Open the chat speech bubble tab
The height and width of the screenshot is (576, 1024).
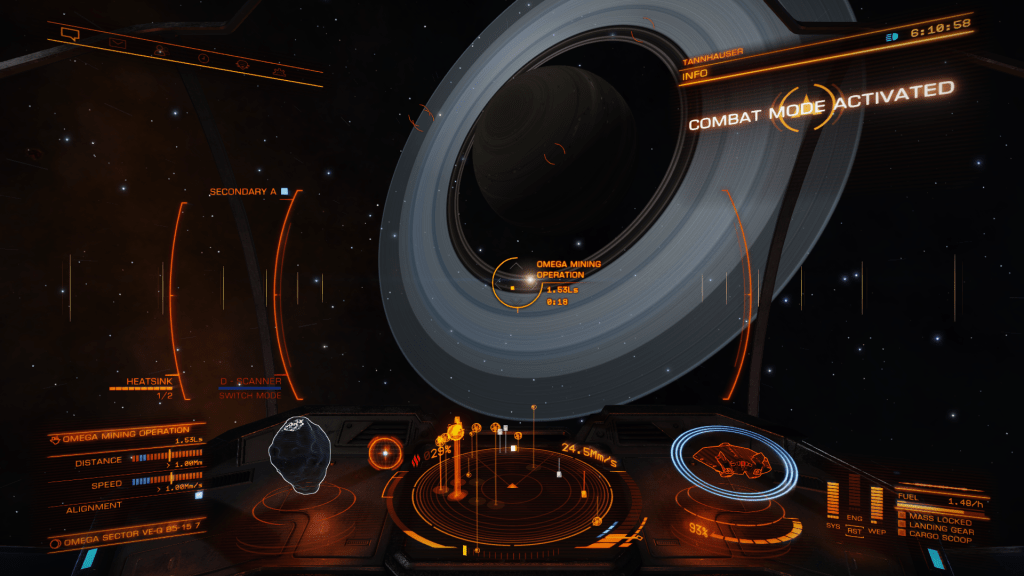click(x=70, y=34)
